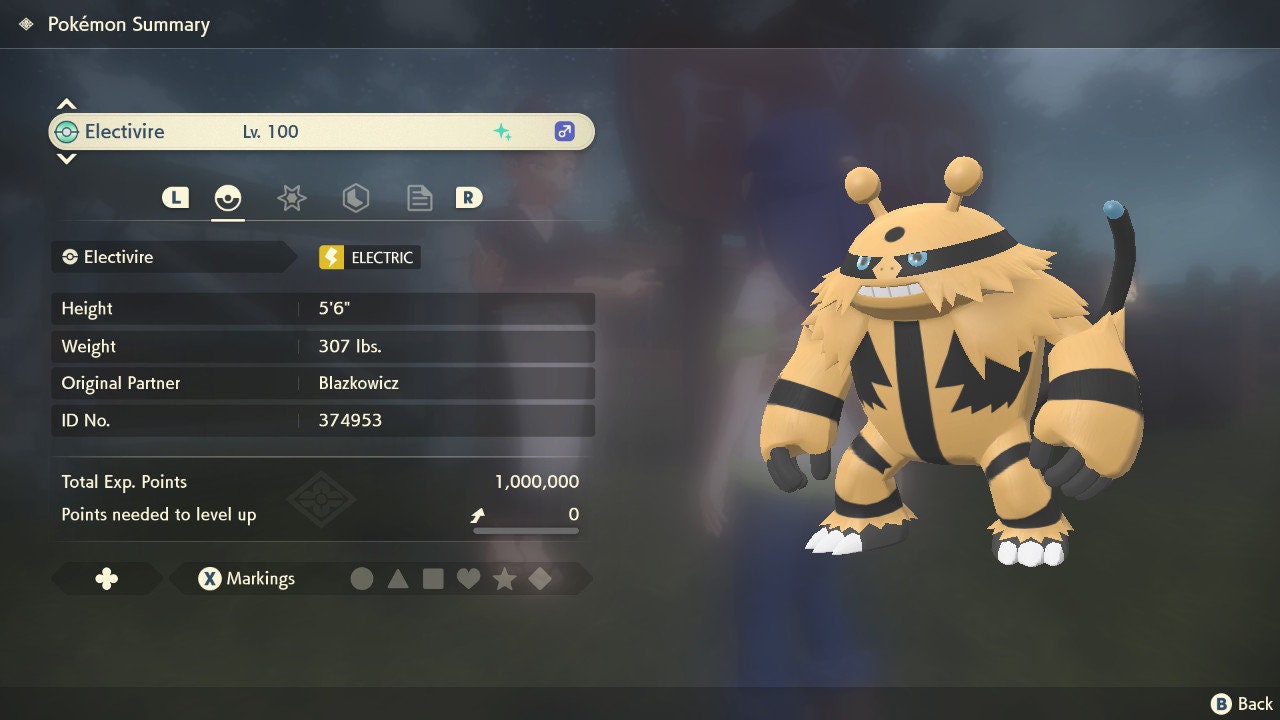Show the document notes tab
The height and width of the screenshot is (720, 1280).
click(419, 198)
